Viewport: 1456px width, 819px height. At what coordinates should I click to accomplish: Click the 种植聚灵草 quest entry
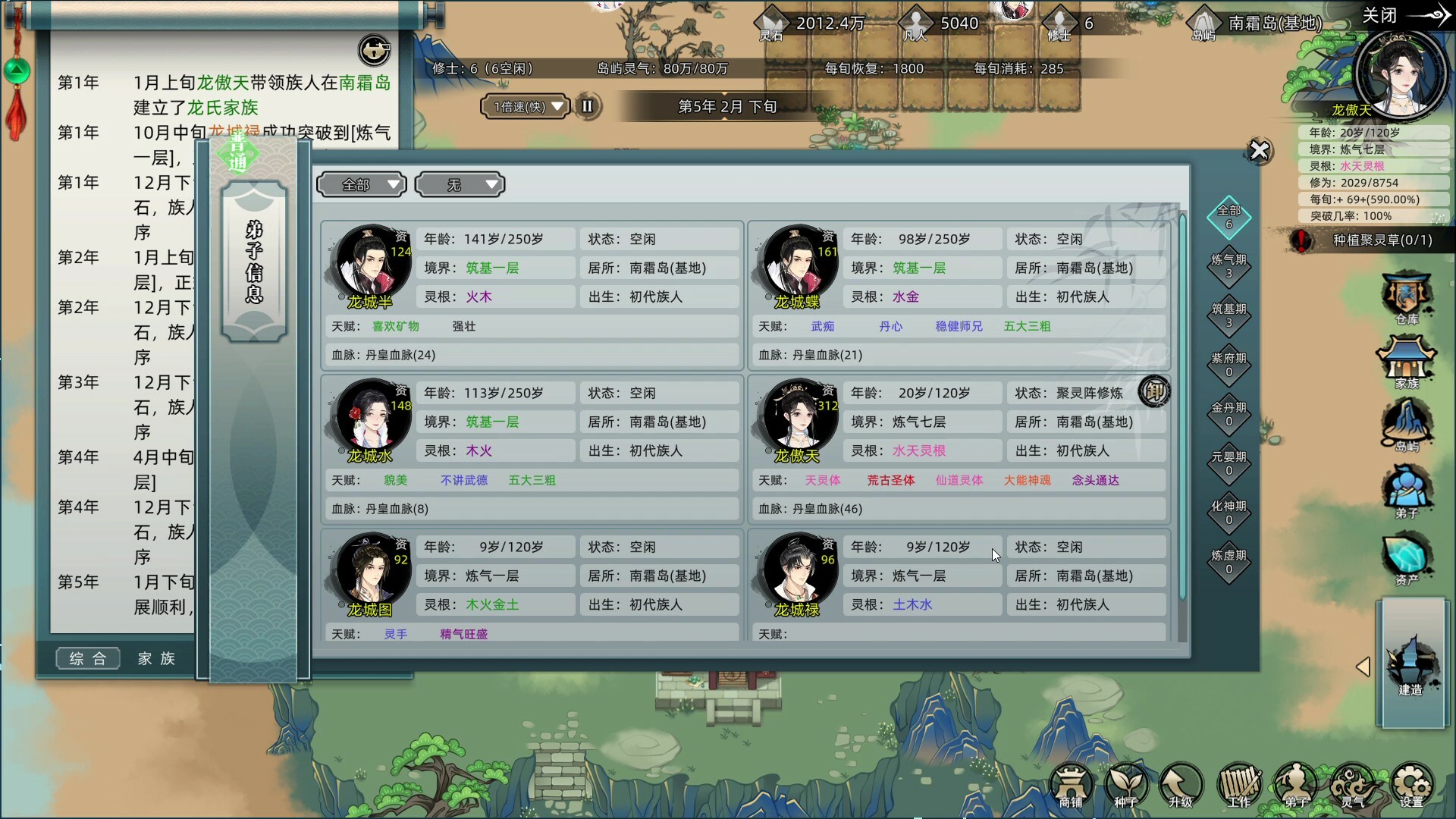(1373, 240)
